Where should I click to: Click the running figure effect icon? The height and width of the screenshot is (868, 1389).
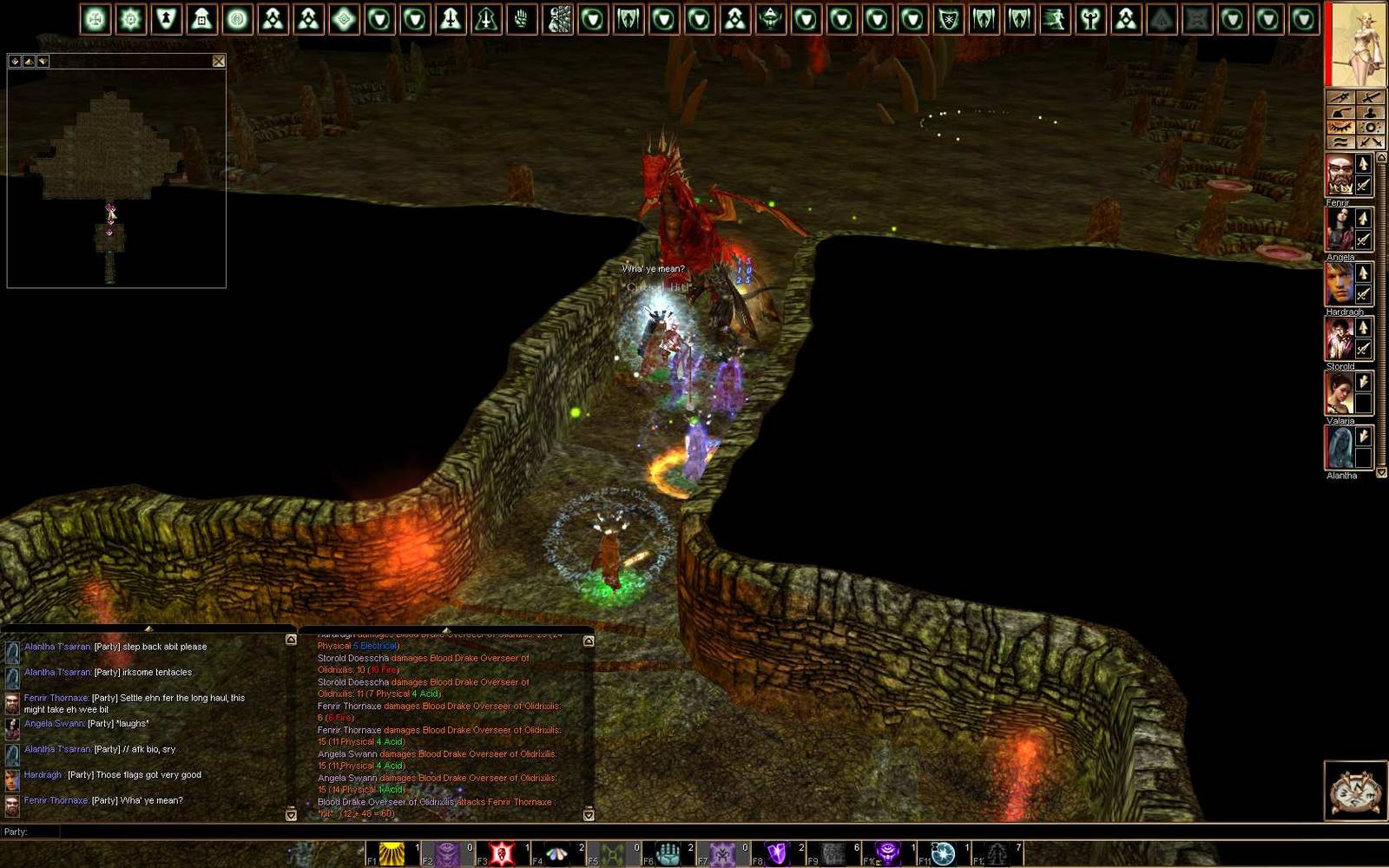tap(1055, 19)
